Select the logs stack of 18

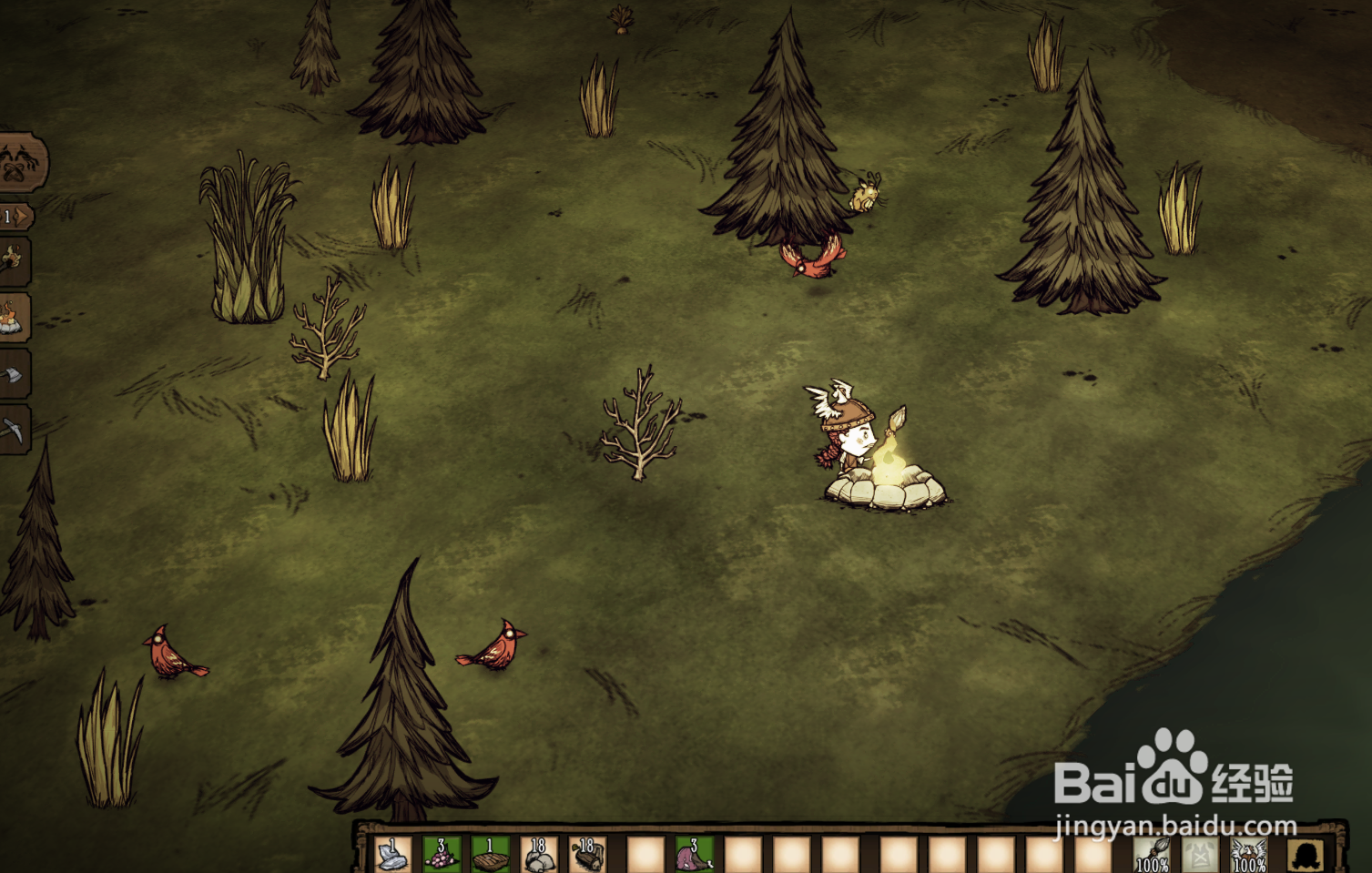pyautogui.click(x=588, y=856)
